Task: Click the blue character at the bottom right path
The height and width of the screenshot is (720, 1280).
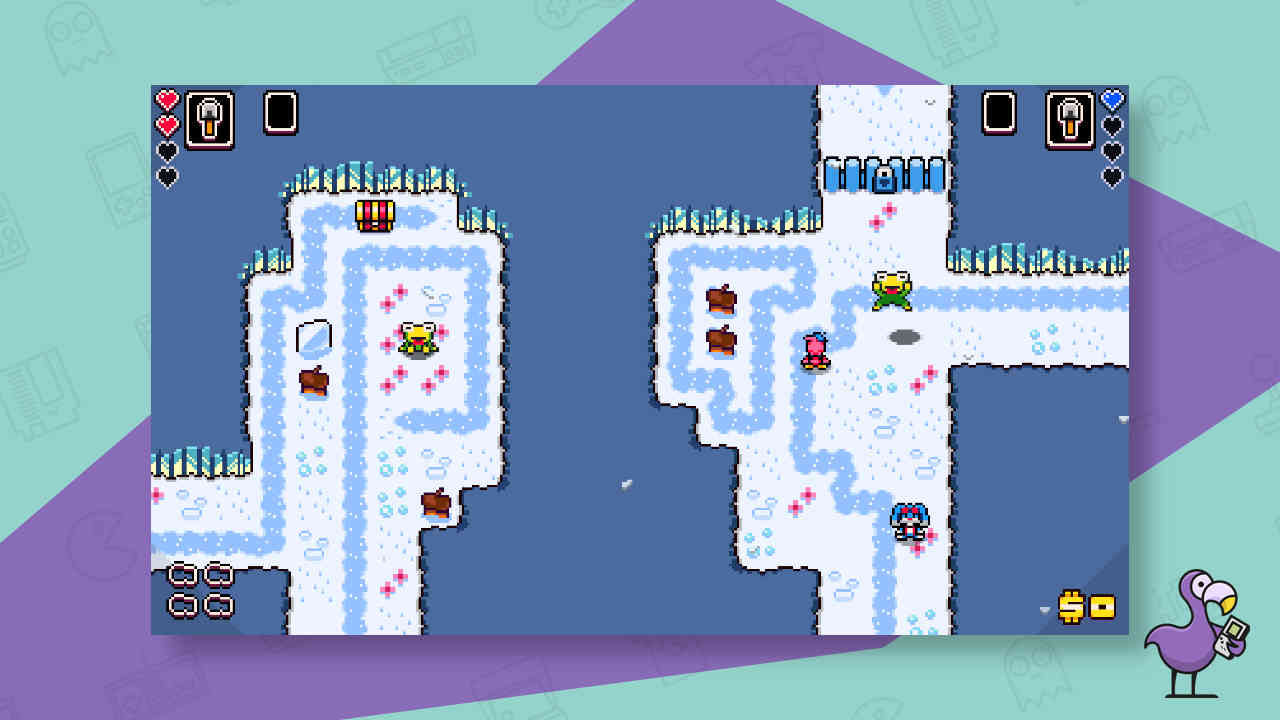Action: pyautogui.click(x=909, y=522)
